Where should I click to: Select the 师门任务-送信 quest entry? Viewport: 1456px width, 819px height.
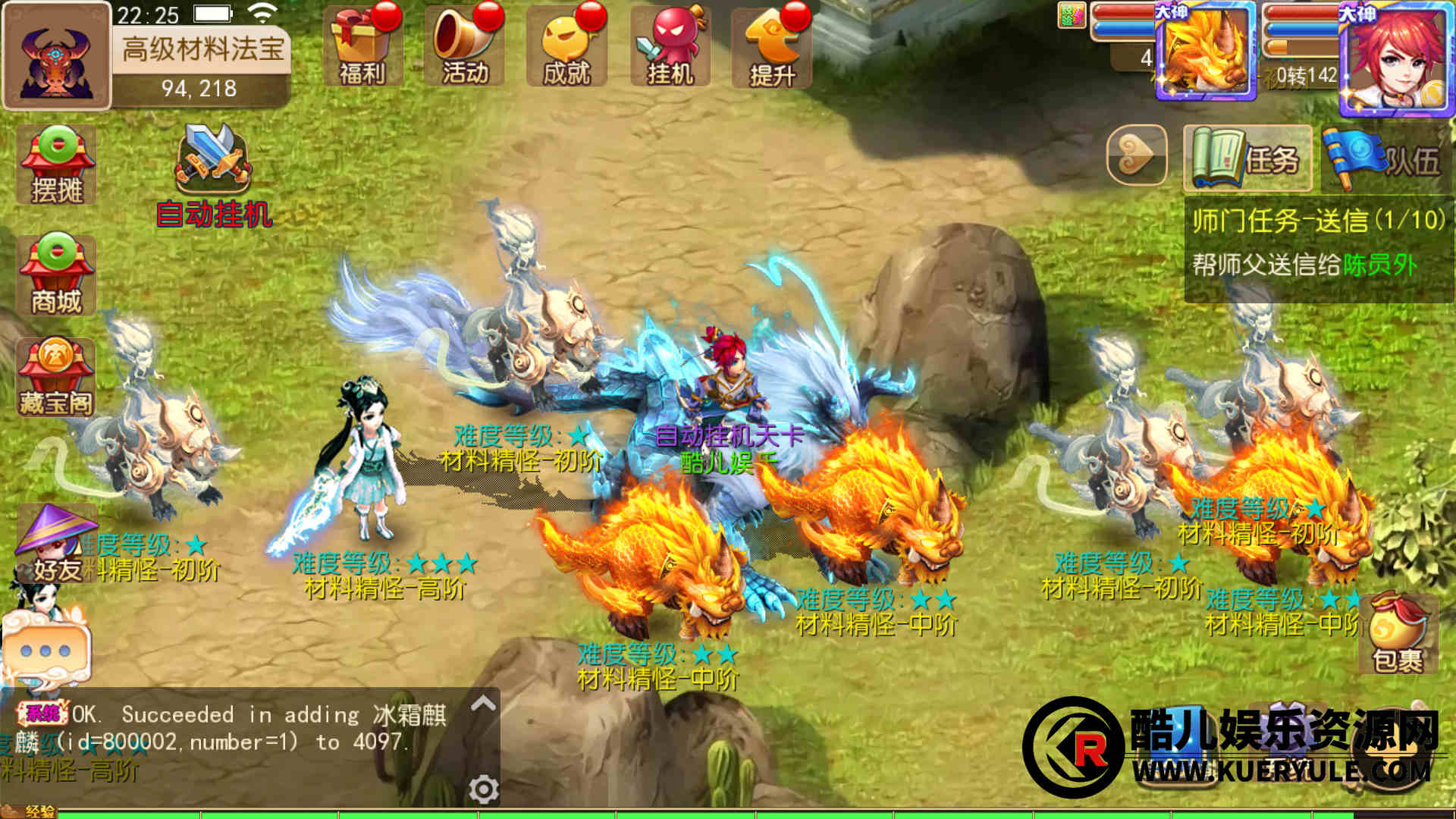pyautogui.click(x=1318, y=243)
